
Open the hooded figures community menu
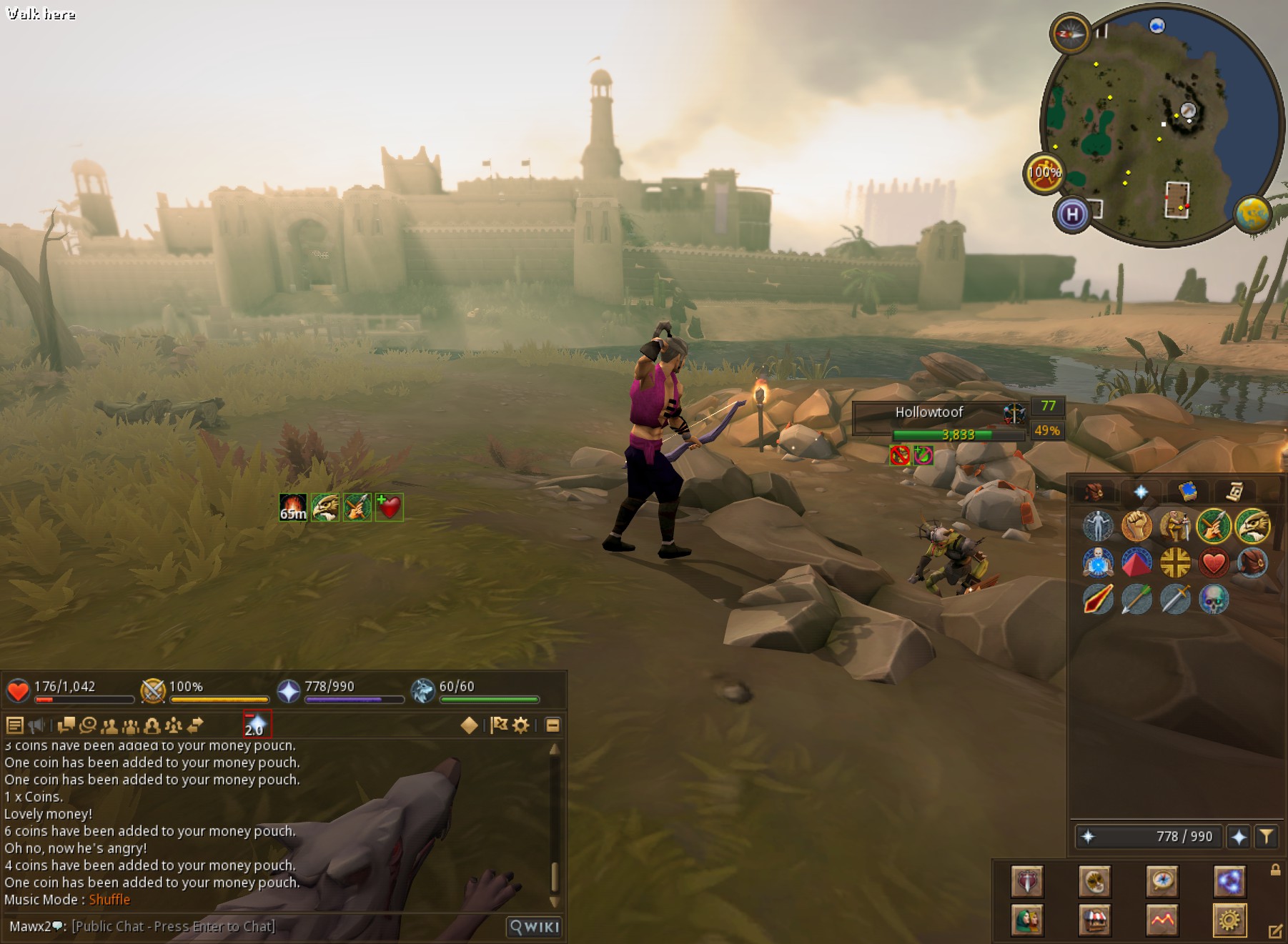1027,920
